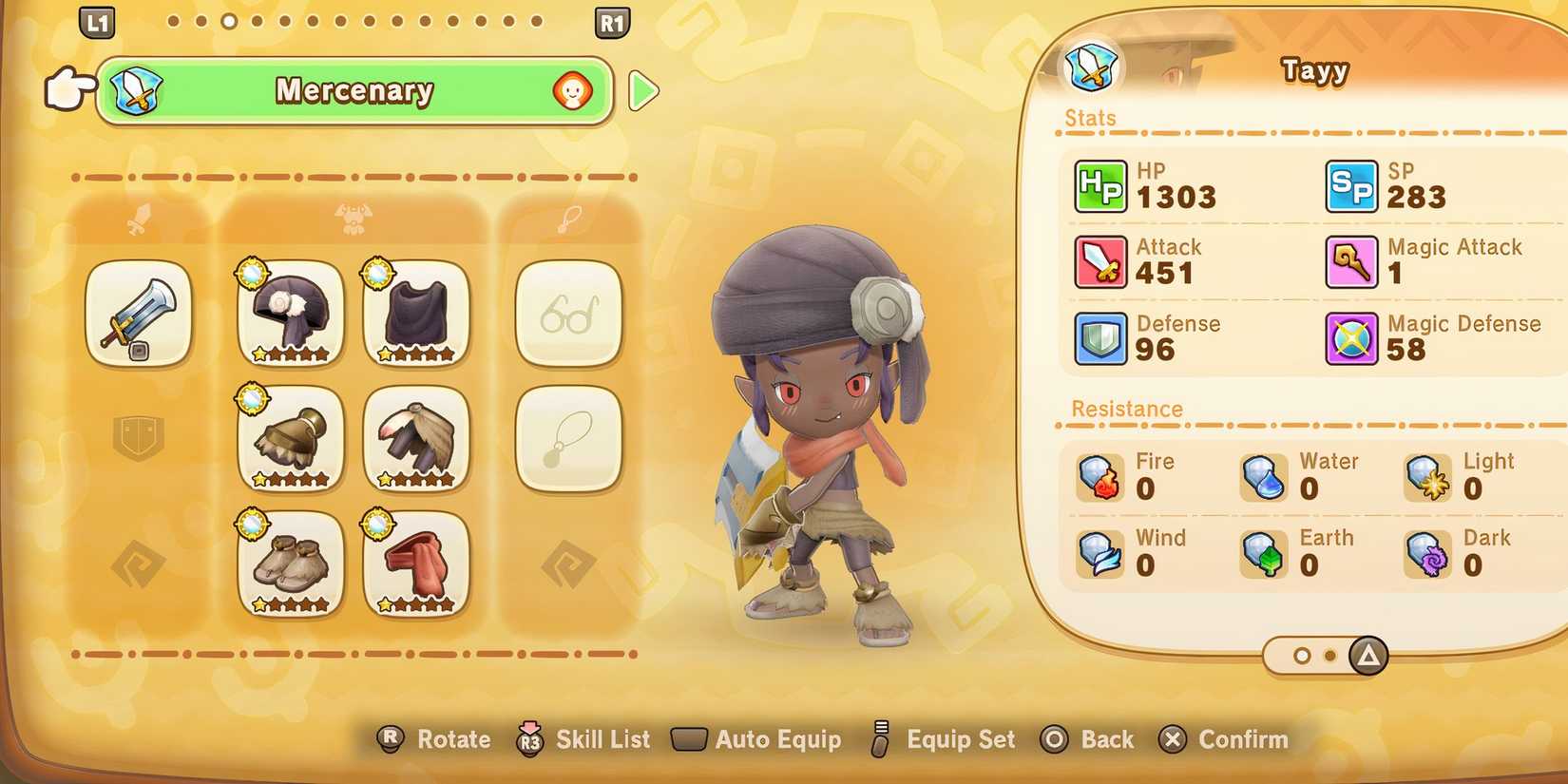
Task: Click the Dark resistance icon
Action: [x=1428, y=554]
